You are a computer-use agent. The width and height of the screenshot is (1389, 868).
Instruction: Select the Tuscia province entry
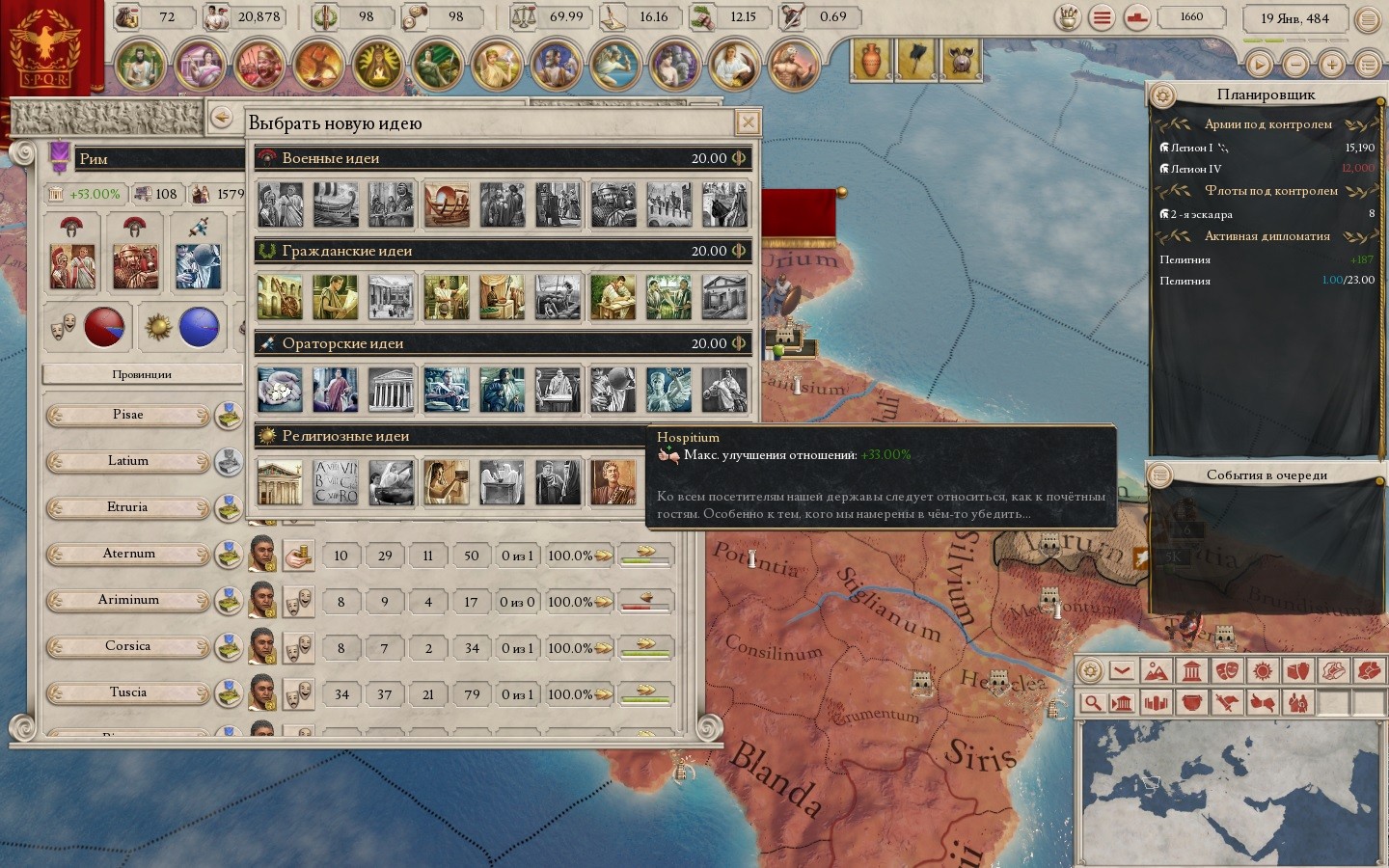[127, 692]
